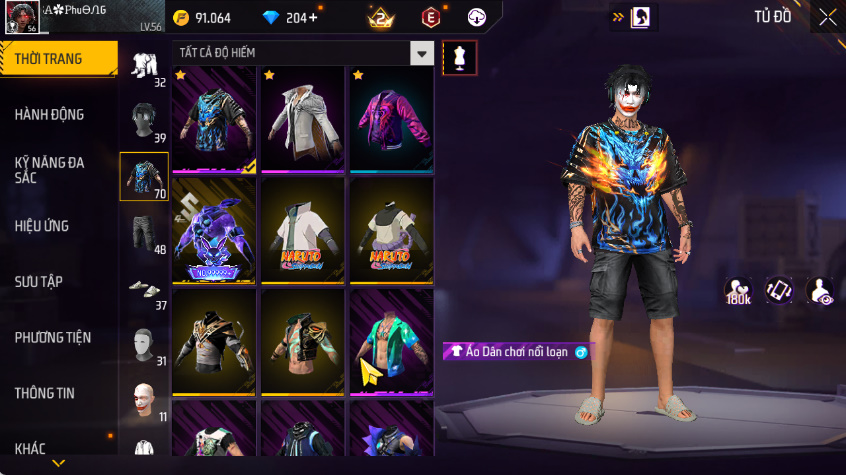This screenshot has width=846, height=475.
Task: Select the Kỹ Năng Đa Sắc tab
Action: click(x=50, y=168)
